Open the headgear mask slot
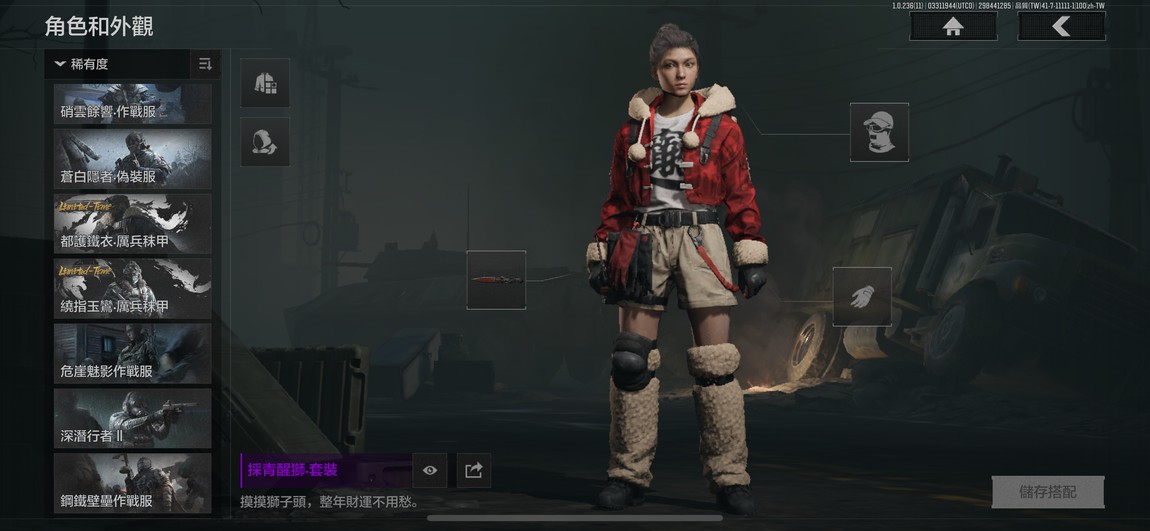Image resolution: width=1150 pixels, height=531 pixels. [x=879, y=132]
